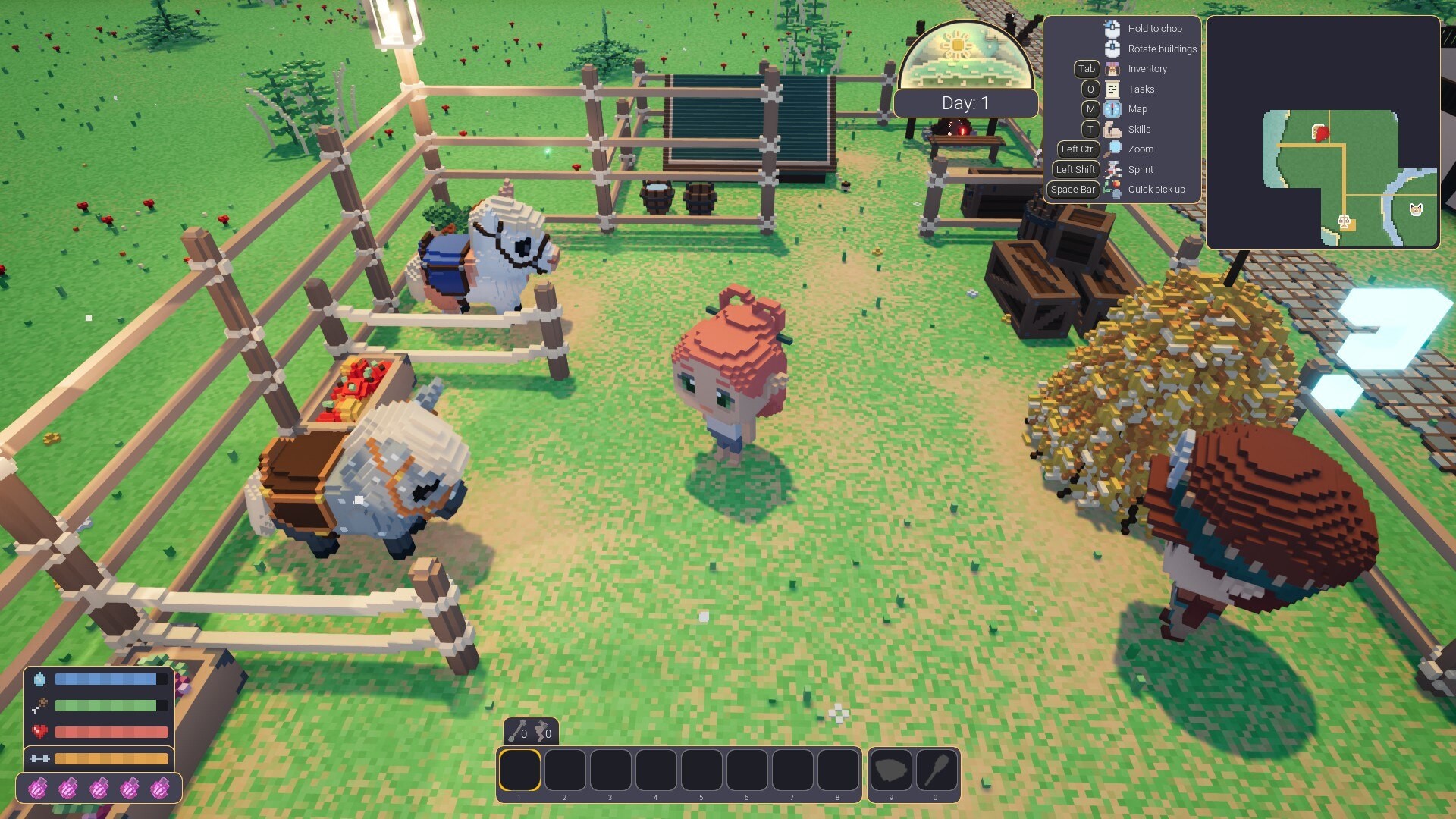The image size is (1456, 819).
Task: Click the Sprint running icon
Action: pyautogui.click(x=1112, y=169)
